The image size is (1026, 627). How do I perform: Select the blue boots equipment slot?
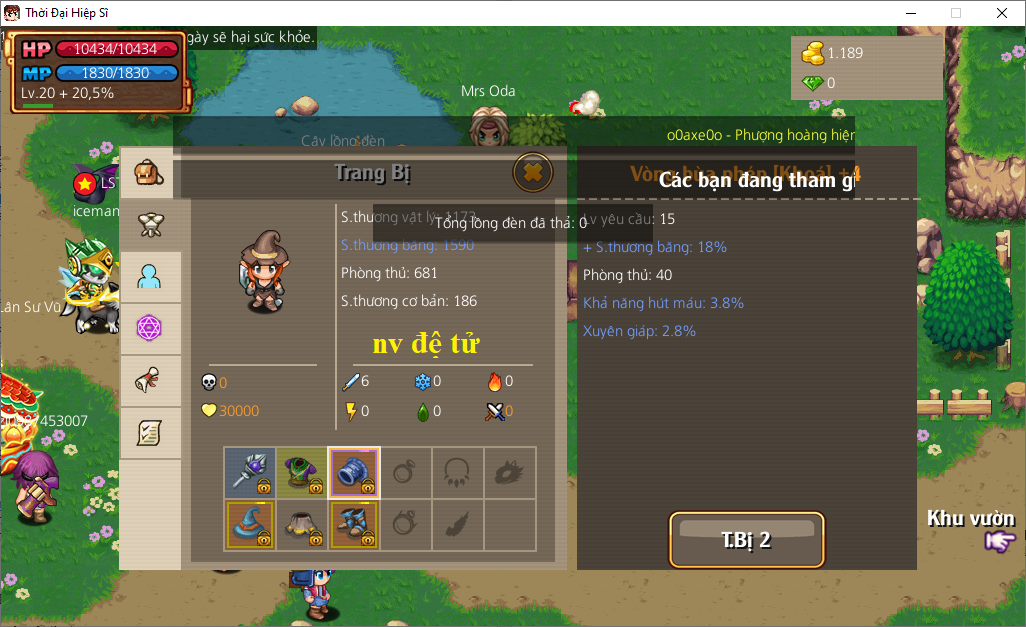tap(354, 524)
